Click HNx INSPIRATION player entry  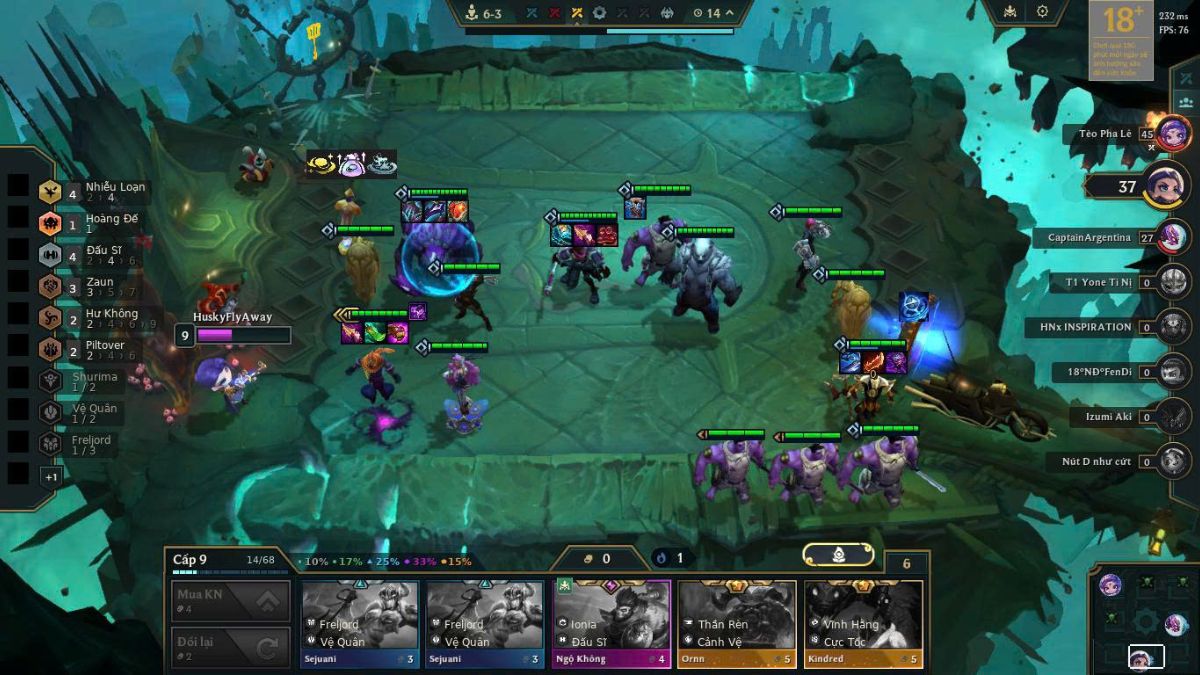1173,327
